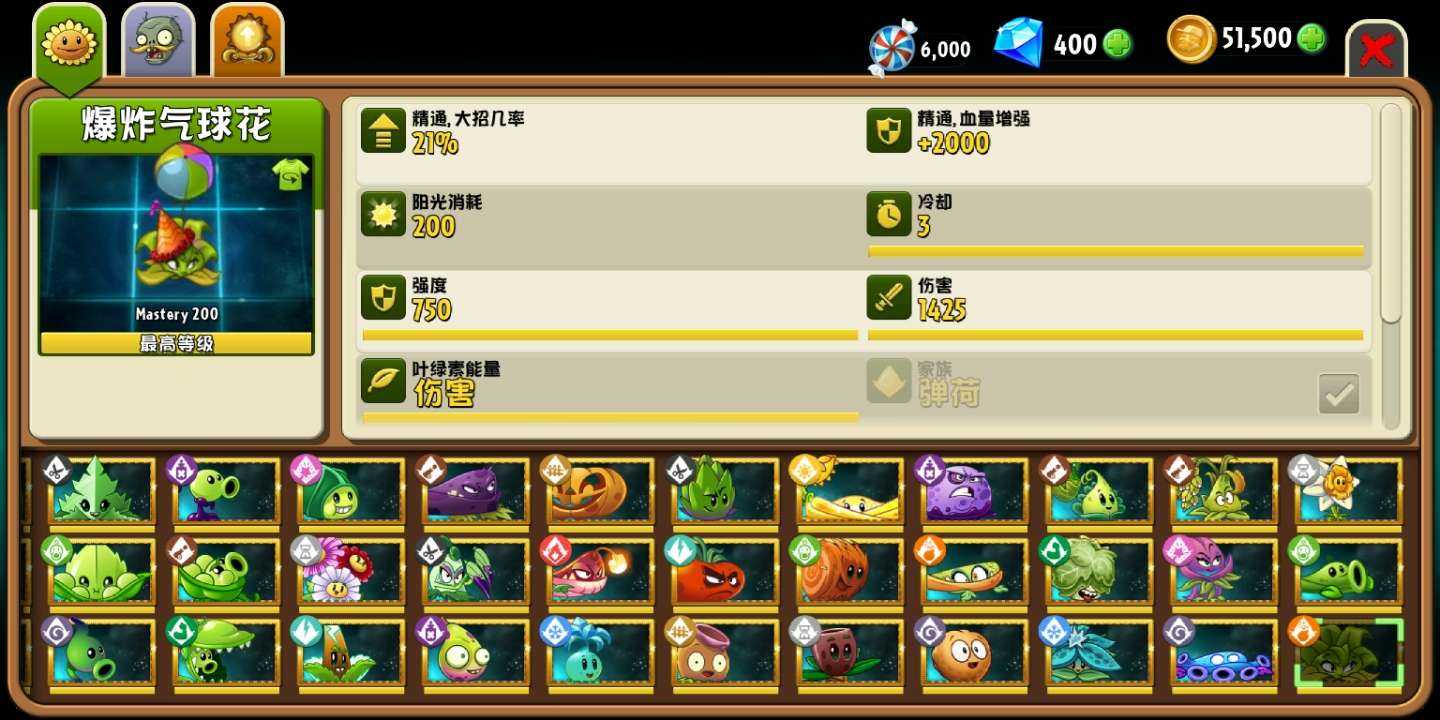Click the sun cost icon beside 阳光消耗
1440x720 pixels.
381,214
